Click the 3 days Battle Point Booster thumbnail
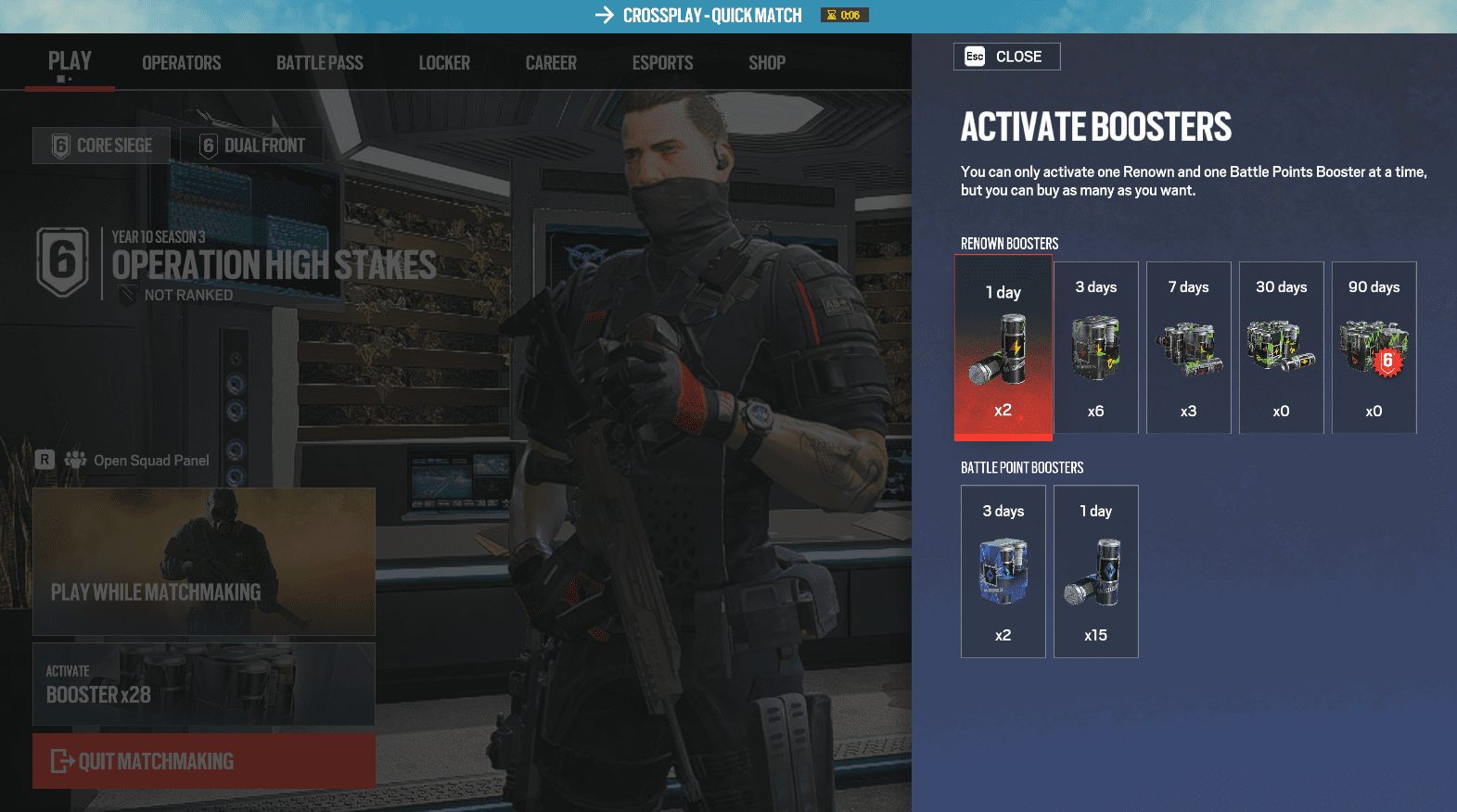1457x812 pixels. 1003,571
